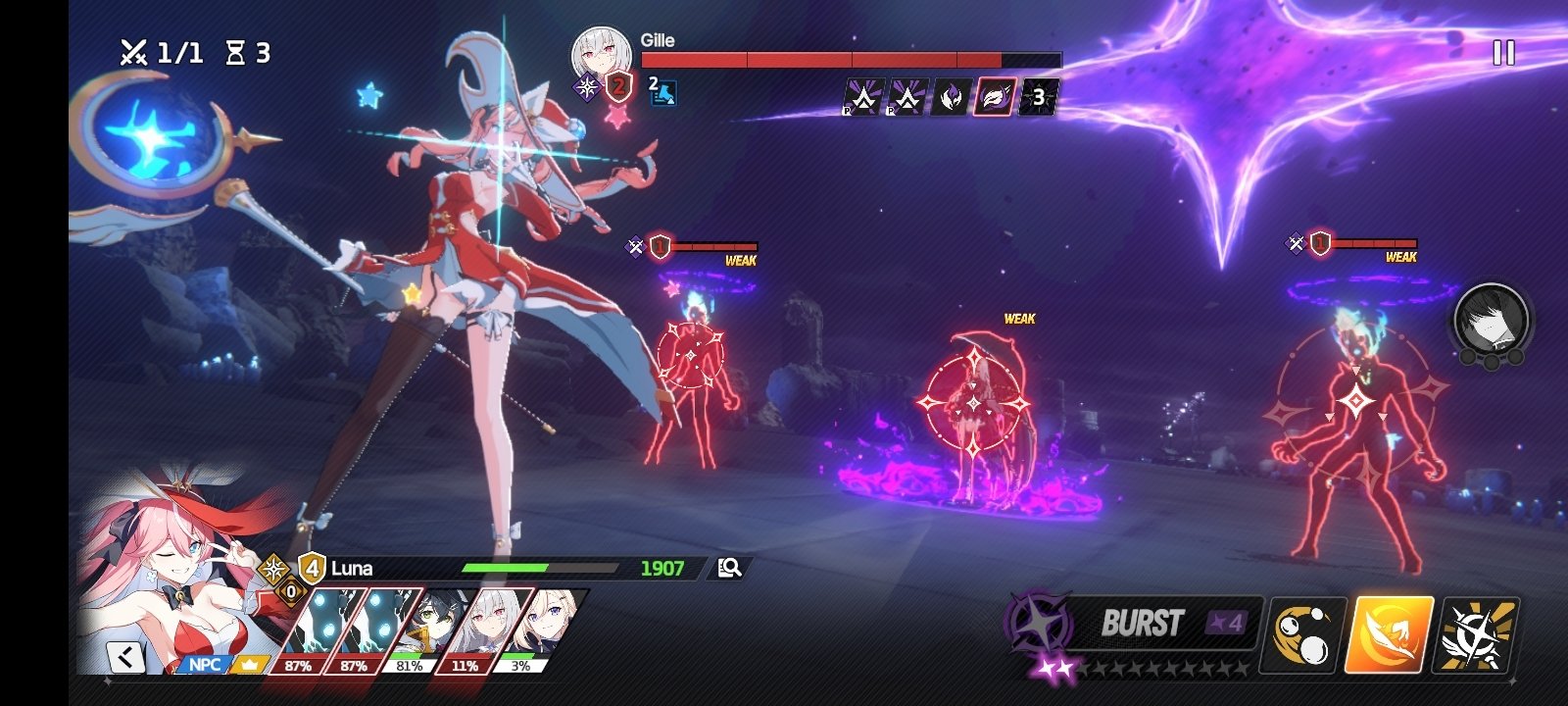Pause the battle
The width and height of the screenshot is (1568, 706).
click(1503, 53)
